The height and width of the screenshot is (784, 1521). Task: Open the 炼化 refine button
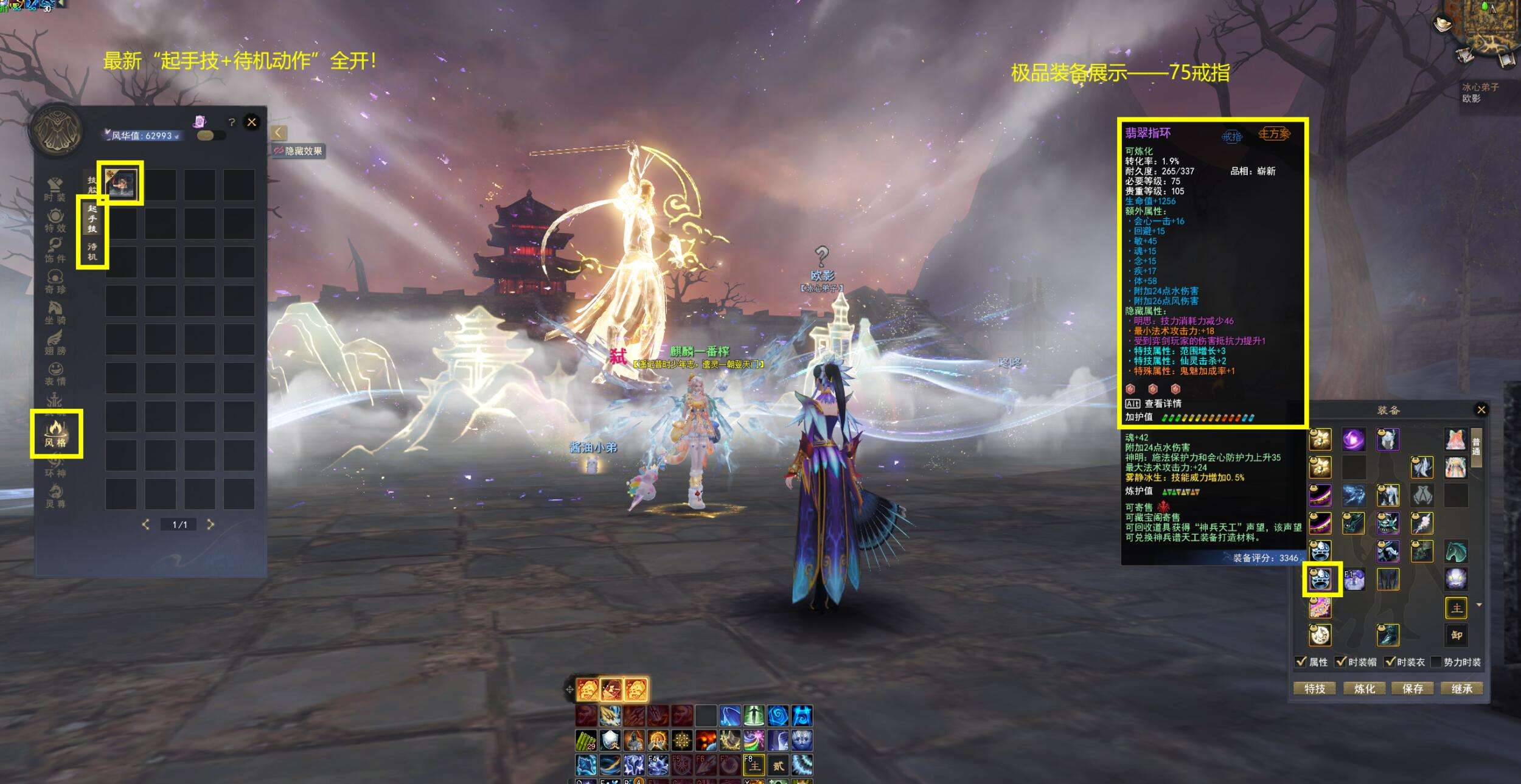1364,689
